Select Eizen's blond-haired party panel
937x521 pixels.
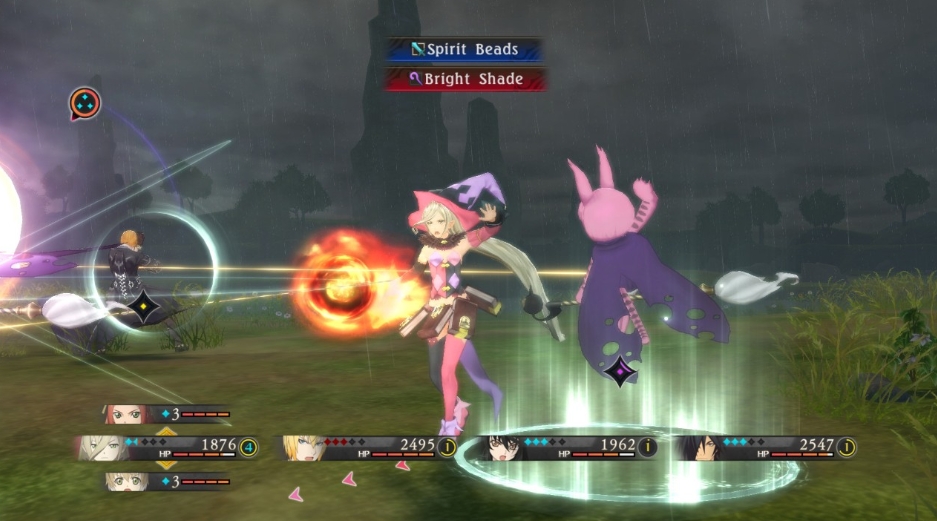coord(370,446)
